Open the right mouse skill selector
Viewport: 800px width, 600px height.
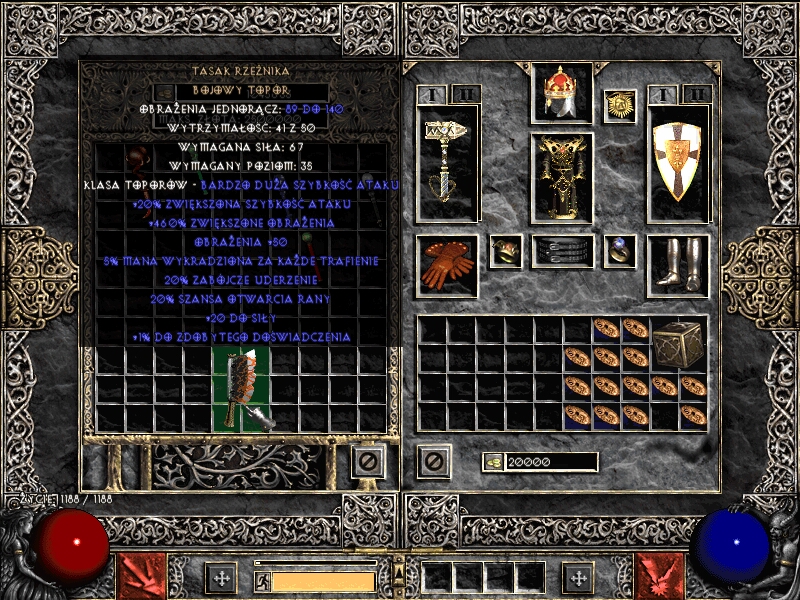(660, 577)
